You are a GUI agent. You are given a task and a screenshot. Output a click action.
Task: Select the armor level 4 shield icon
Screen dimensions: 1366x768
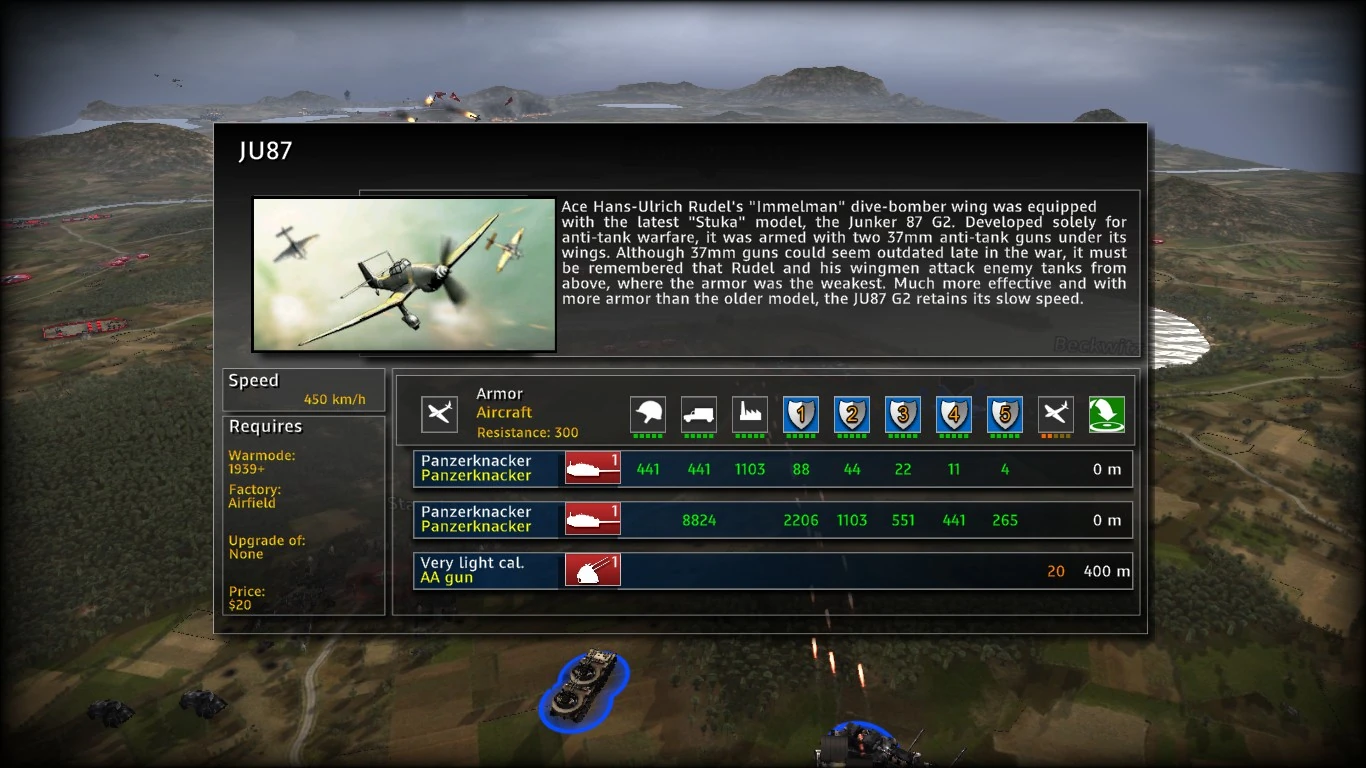click(954, 414)
